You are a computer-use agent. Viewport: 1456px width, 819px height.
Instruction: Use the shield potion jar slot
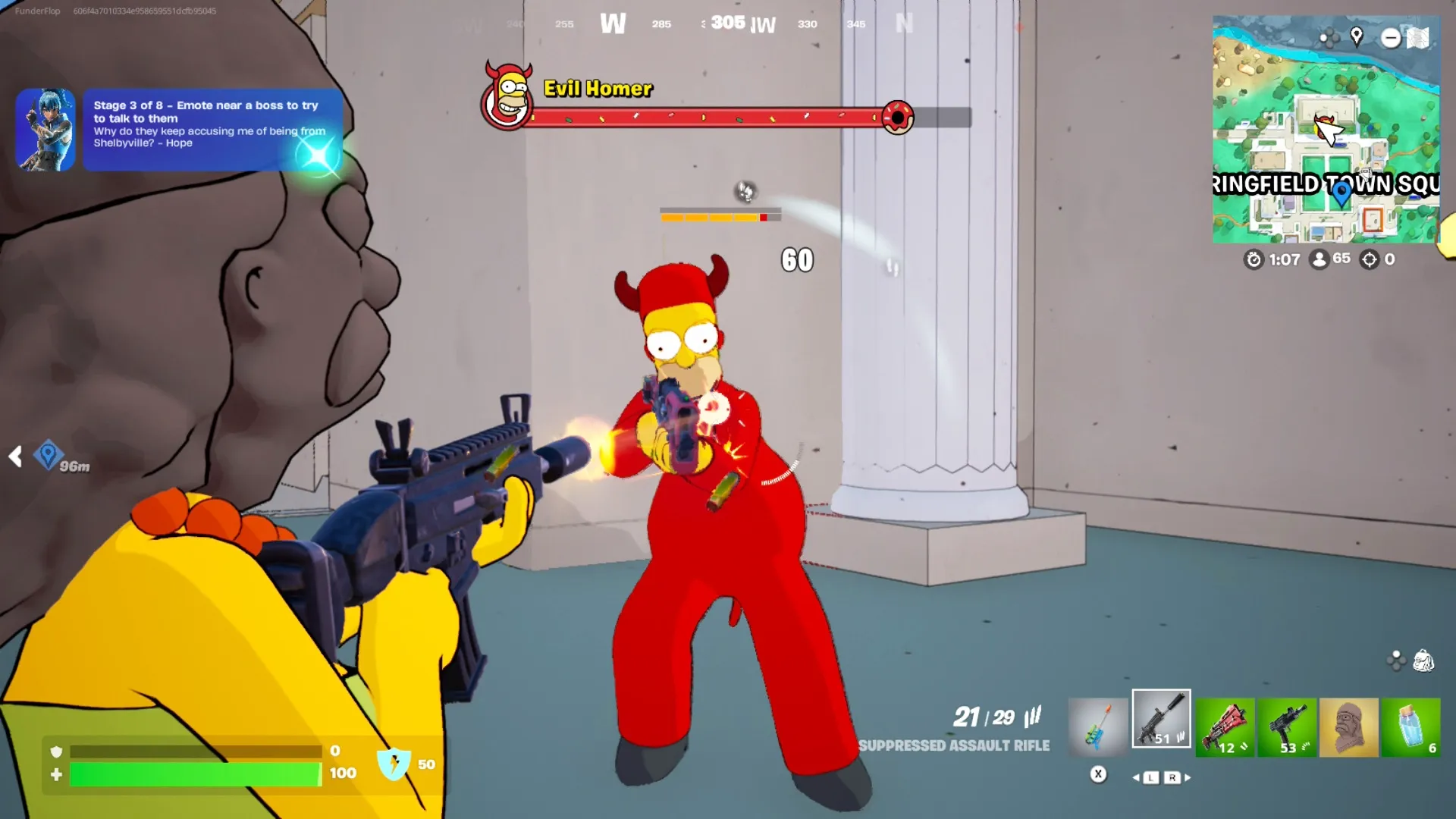(1410, 727)
